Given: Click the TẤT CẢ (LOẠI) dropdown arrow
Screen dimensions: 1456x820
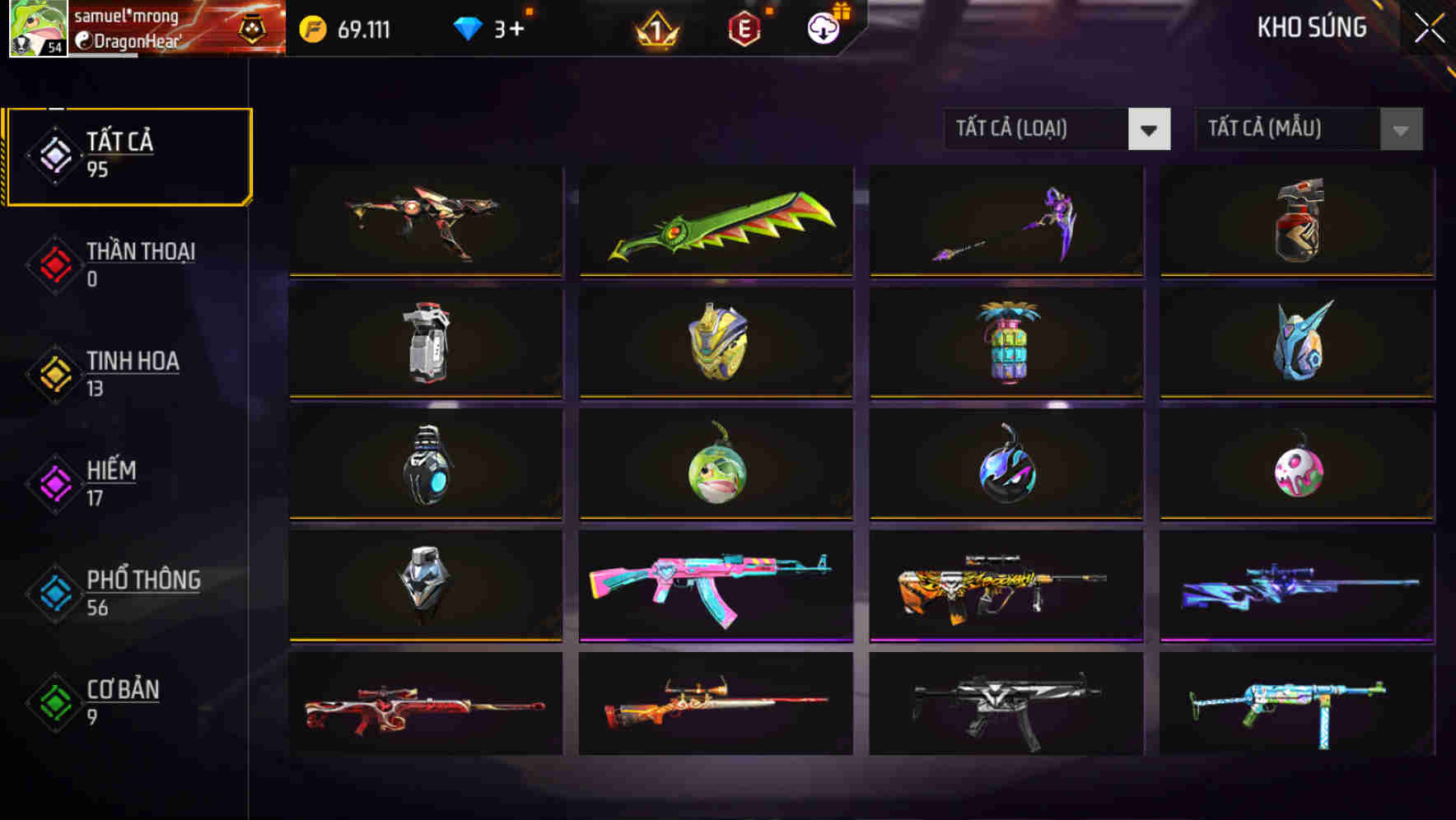Looking at the screenshot, I should point(1150,129).
